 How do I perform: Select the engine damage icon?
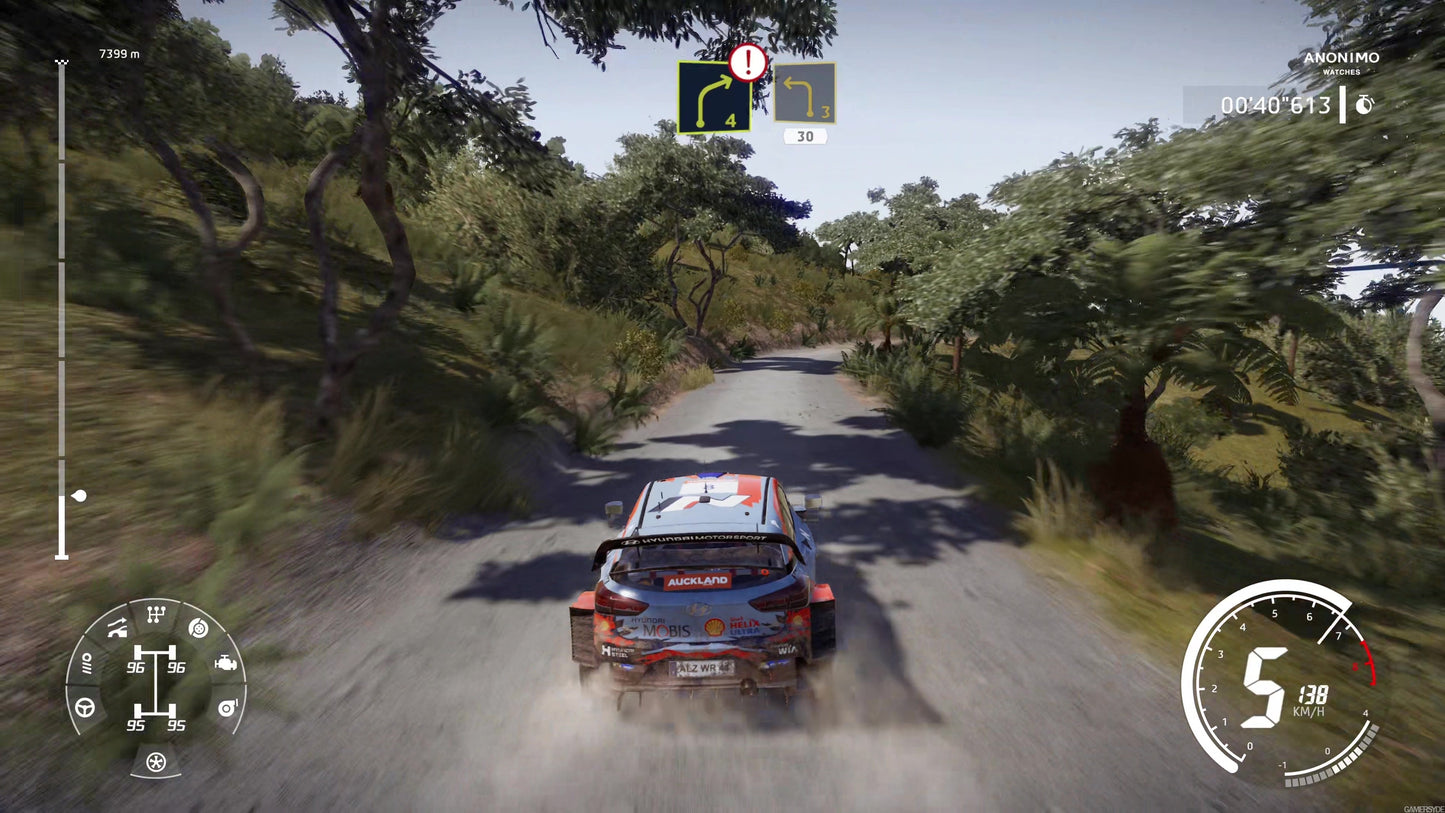(x=226, y=662)
